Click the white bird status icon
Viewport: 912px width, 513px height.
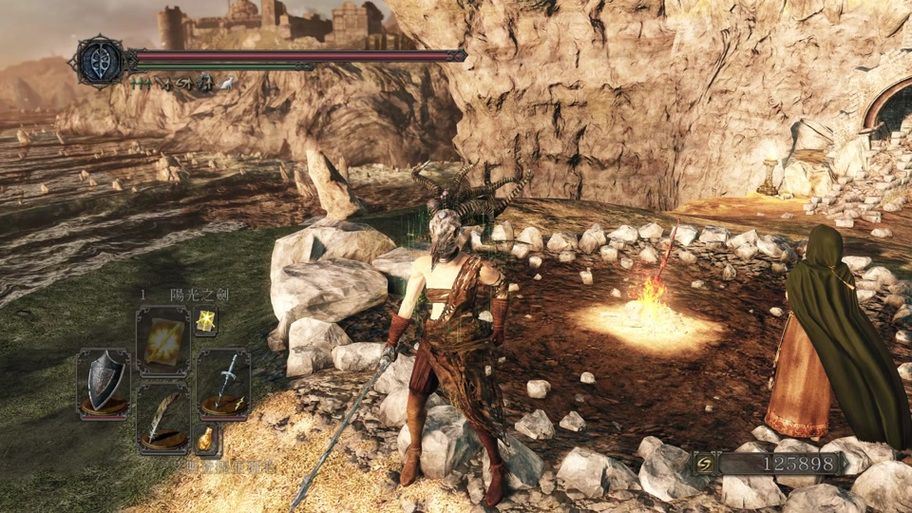(x=227, y=85)
